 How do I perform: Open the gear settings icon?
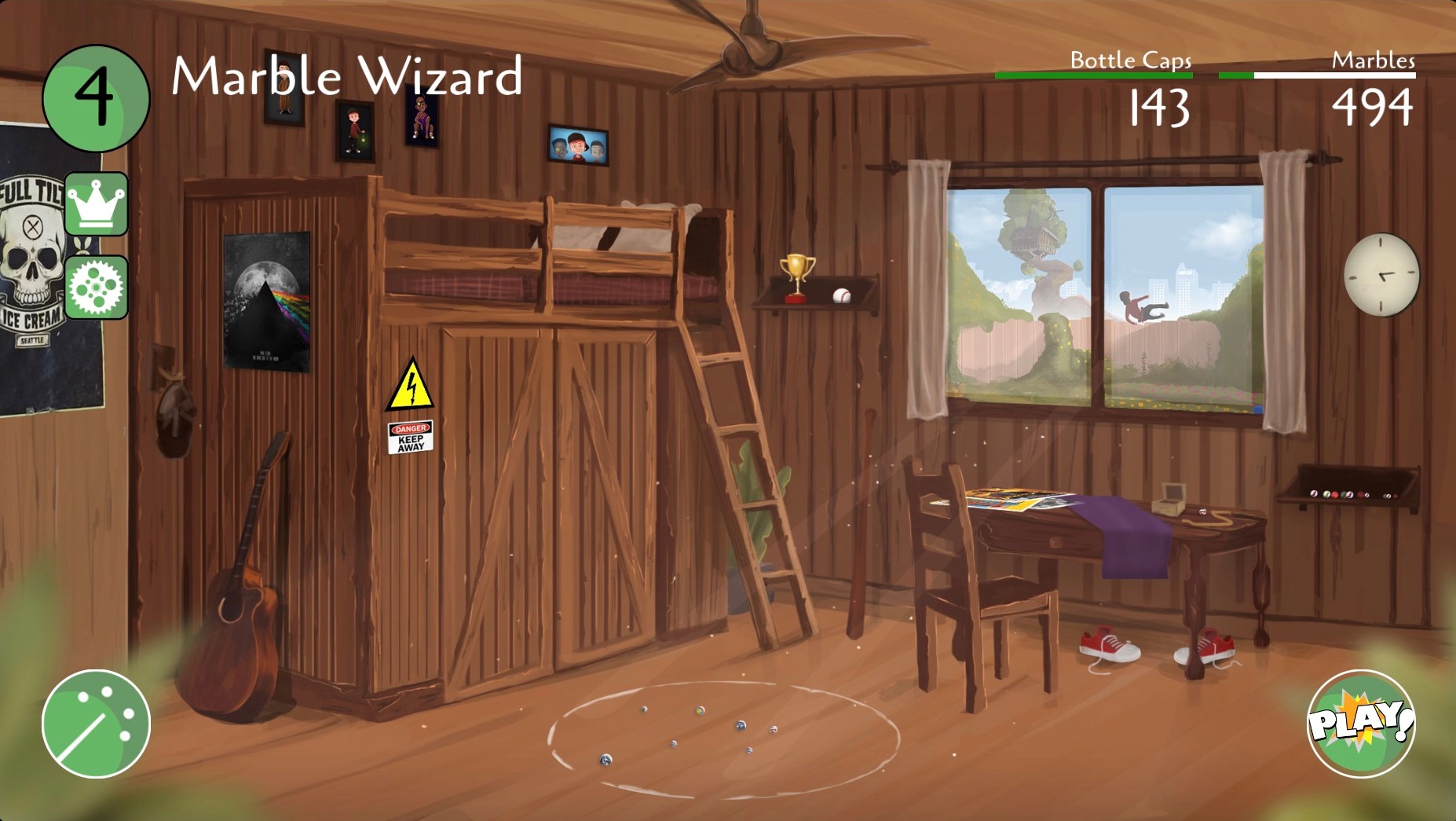[x=97, y=288]
